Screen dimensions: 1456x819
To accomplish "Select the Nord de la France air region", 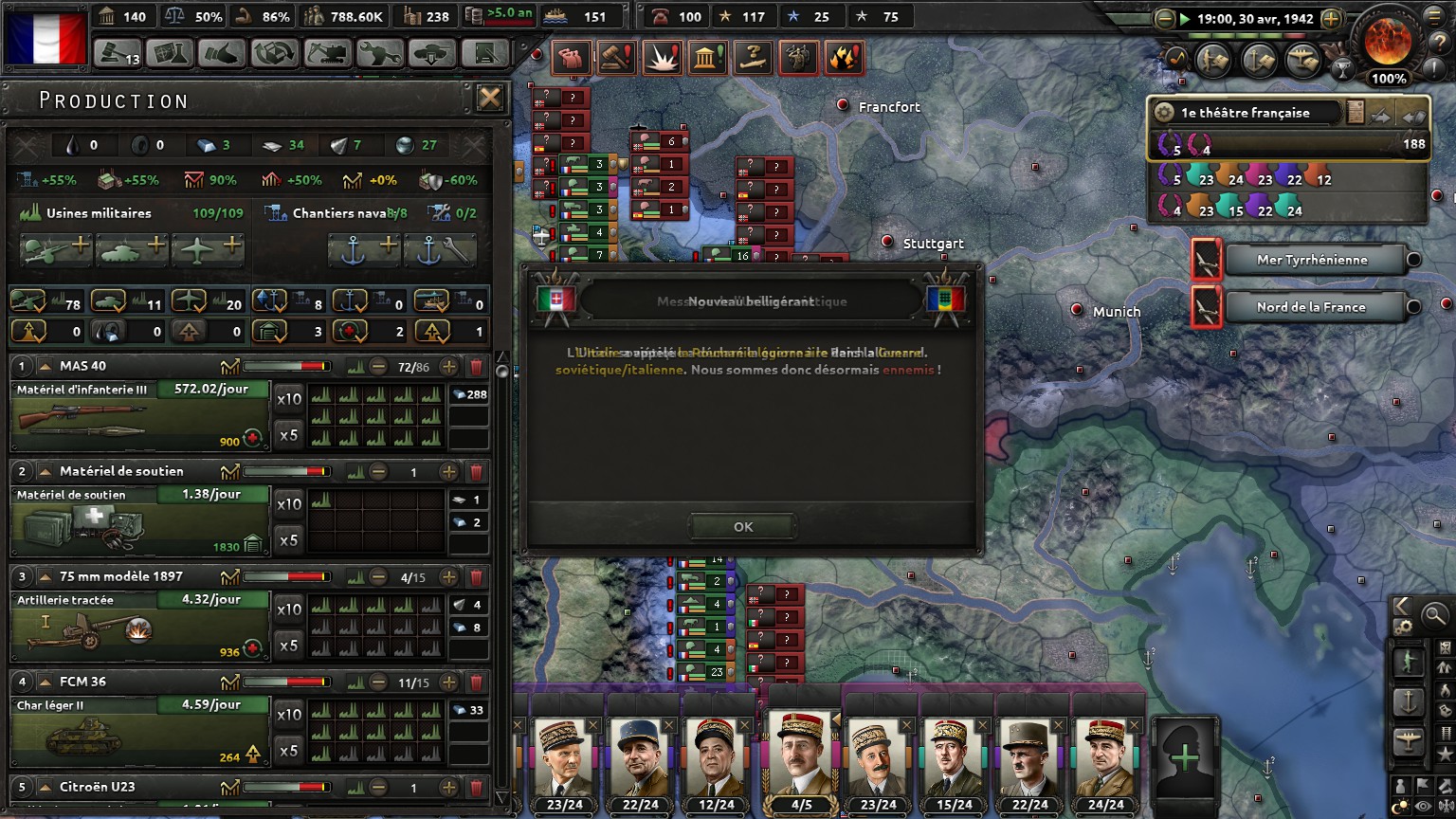I will (1312, 307).
